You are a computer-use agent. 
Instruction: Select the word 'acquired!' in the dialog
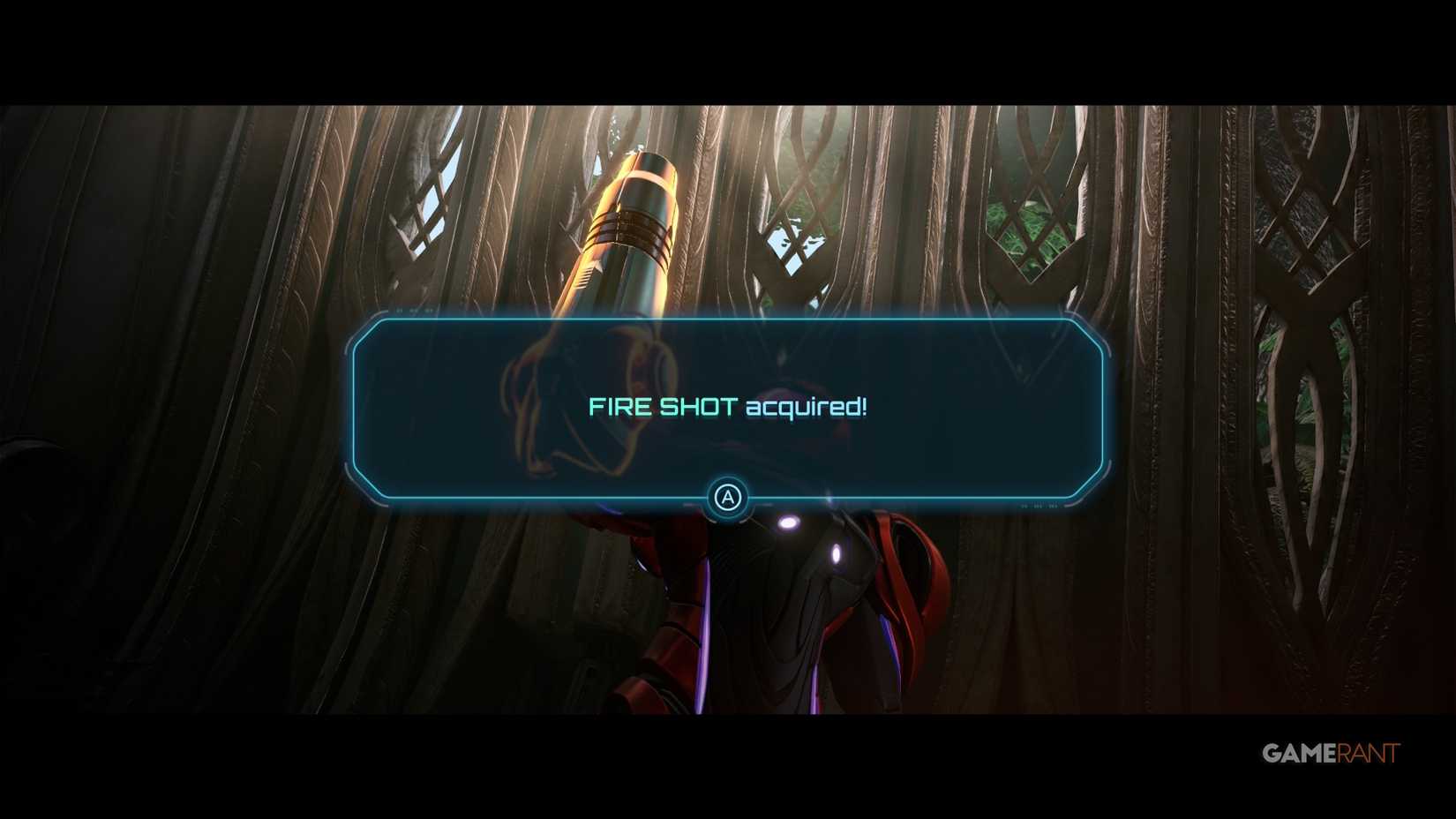(x=807, y=407)
